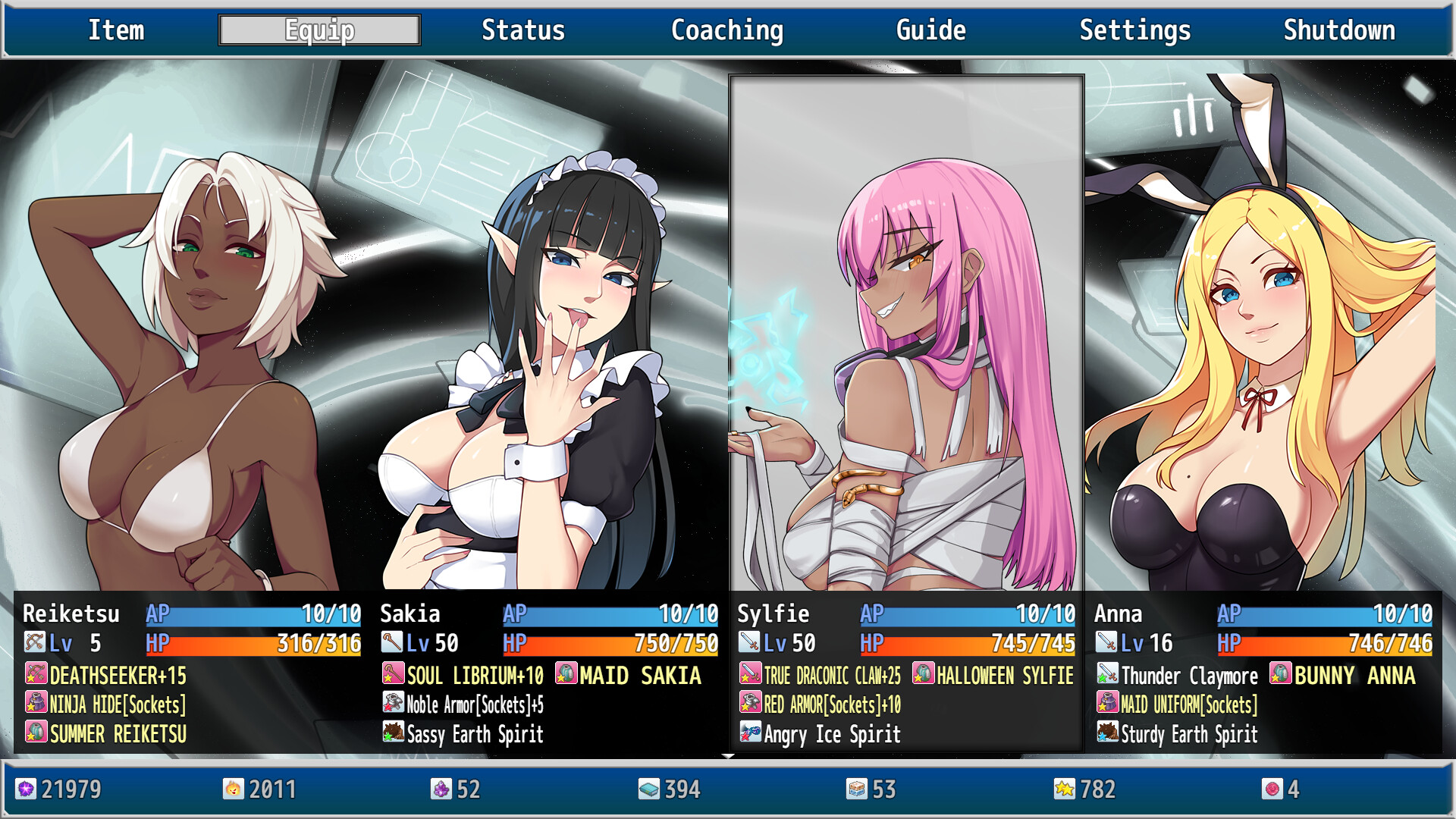Open the Settings menu

pyautogui.click(x=1134, y=30)
